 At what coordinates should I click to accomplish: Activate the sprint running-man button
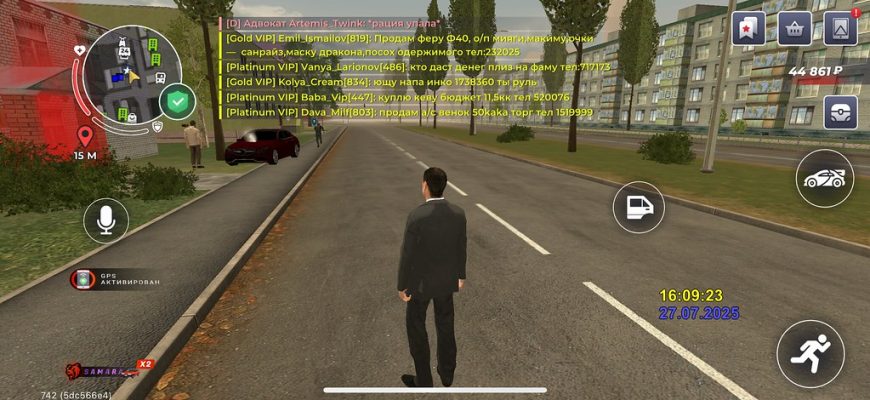pyautogui.click(x=810, y=353)
